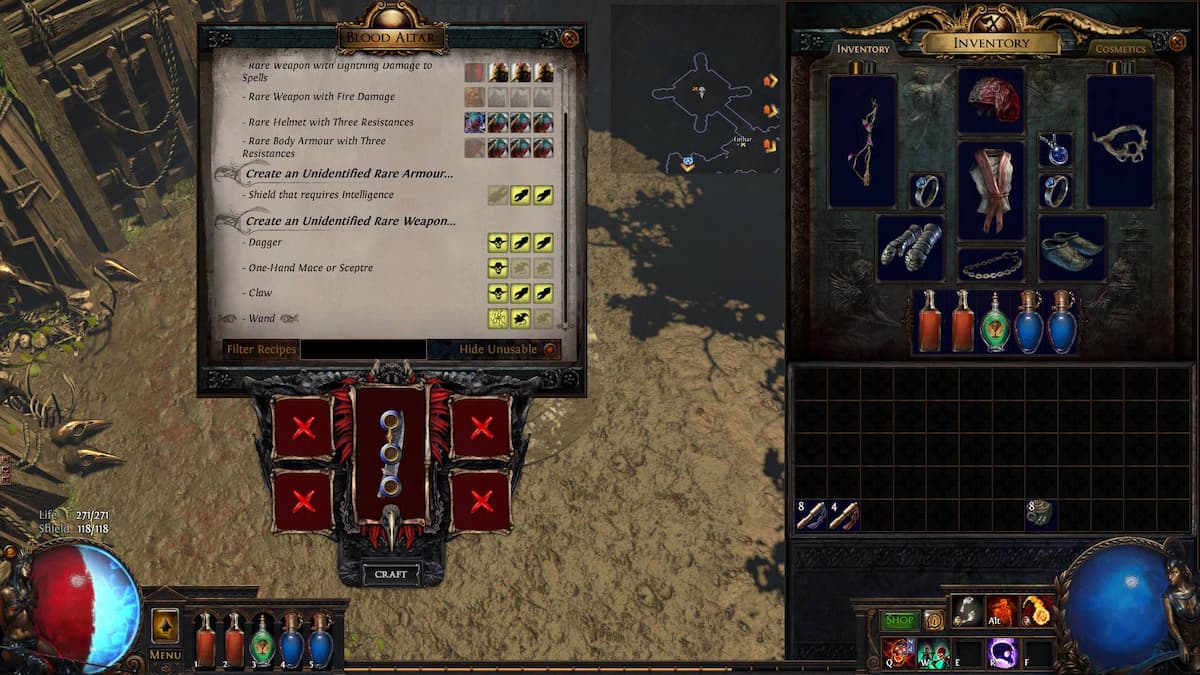Select the equipped red helmet

991,101
